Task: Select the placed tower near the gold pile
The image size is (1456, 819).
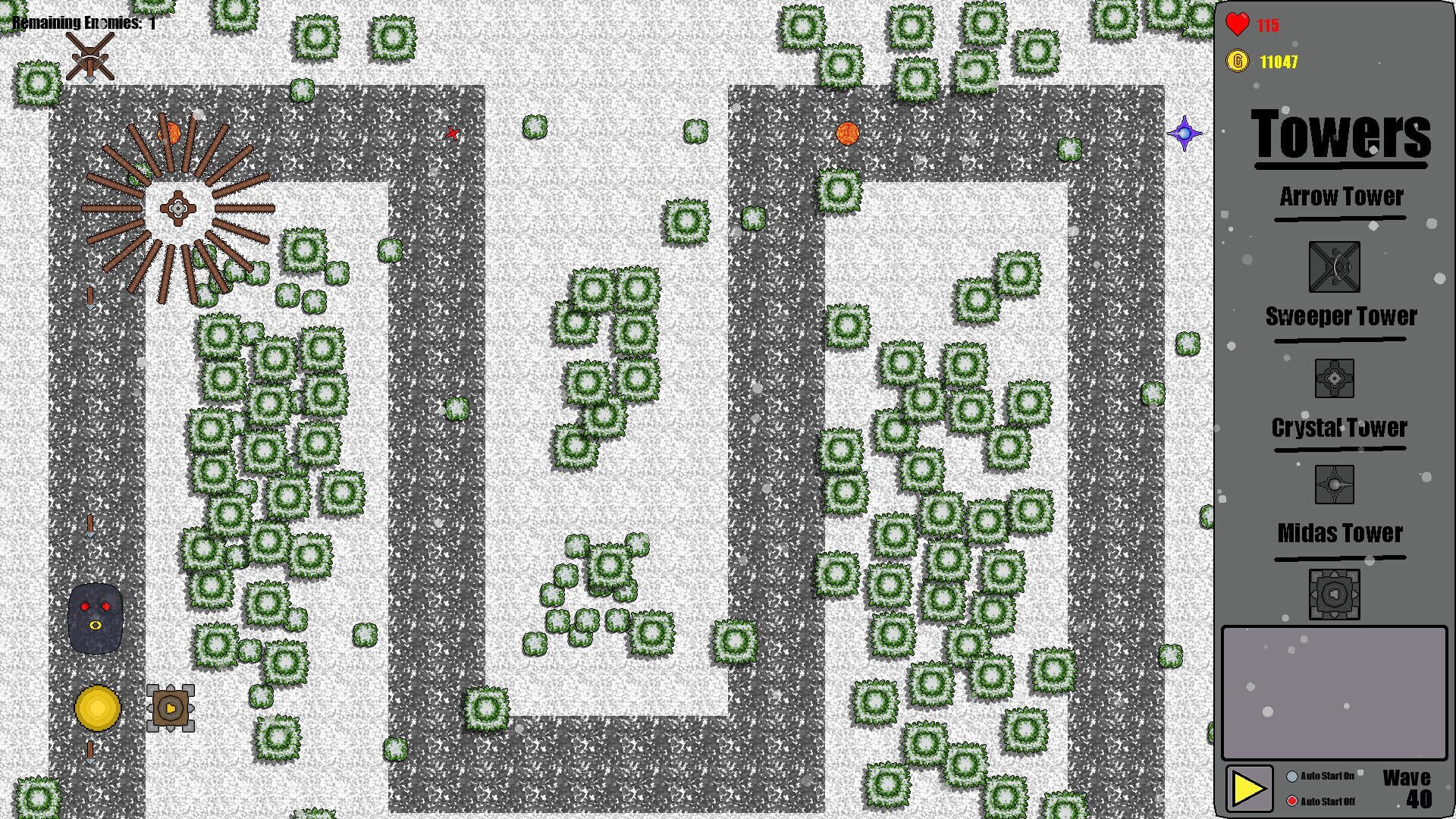Action: (170, 707)
